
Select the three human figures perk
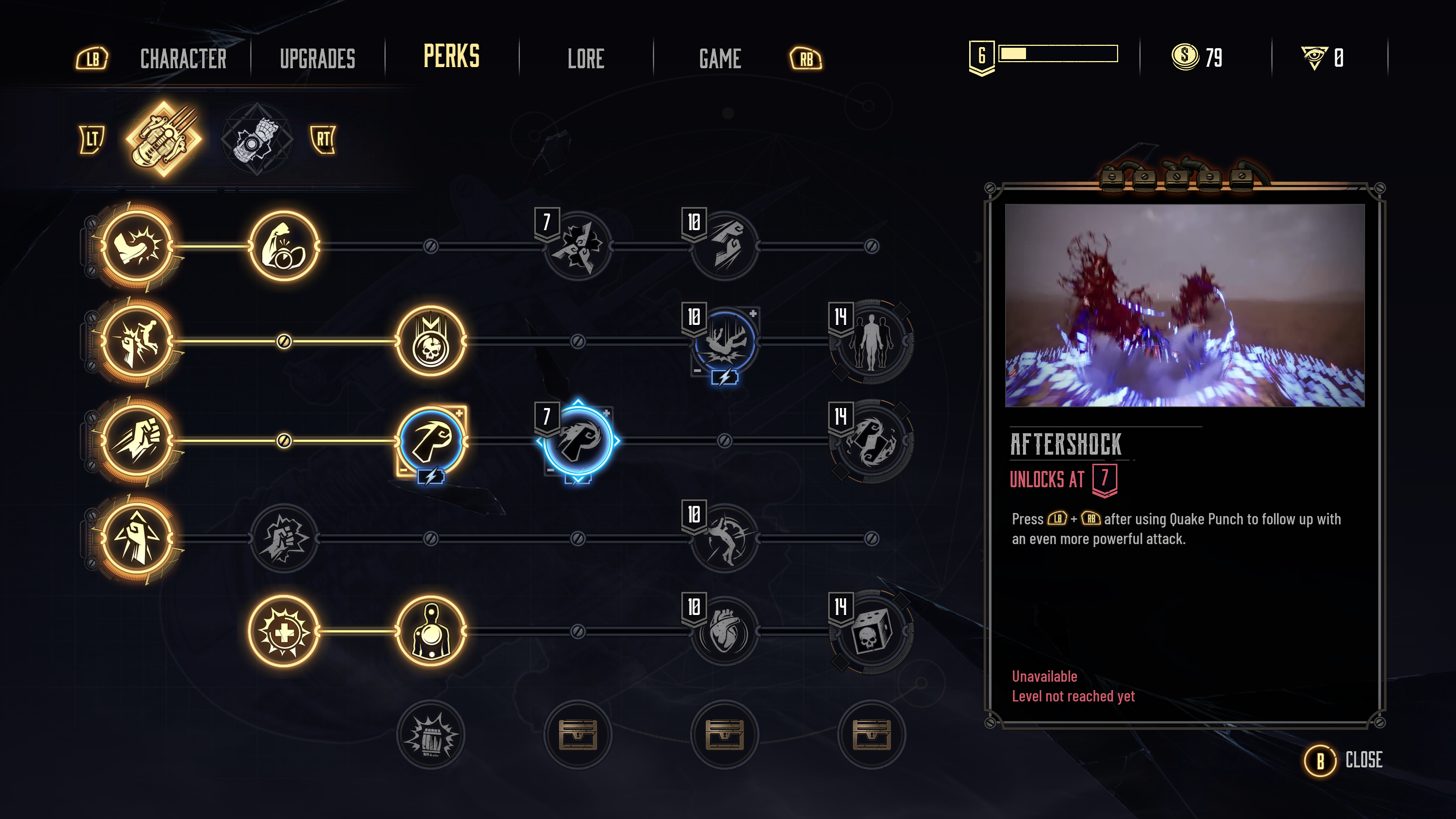(x=871, y=341)
